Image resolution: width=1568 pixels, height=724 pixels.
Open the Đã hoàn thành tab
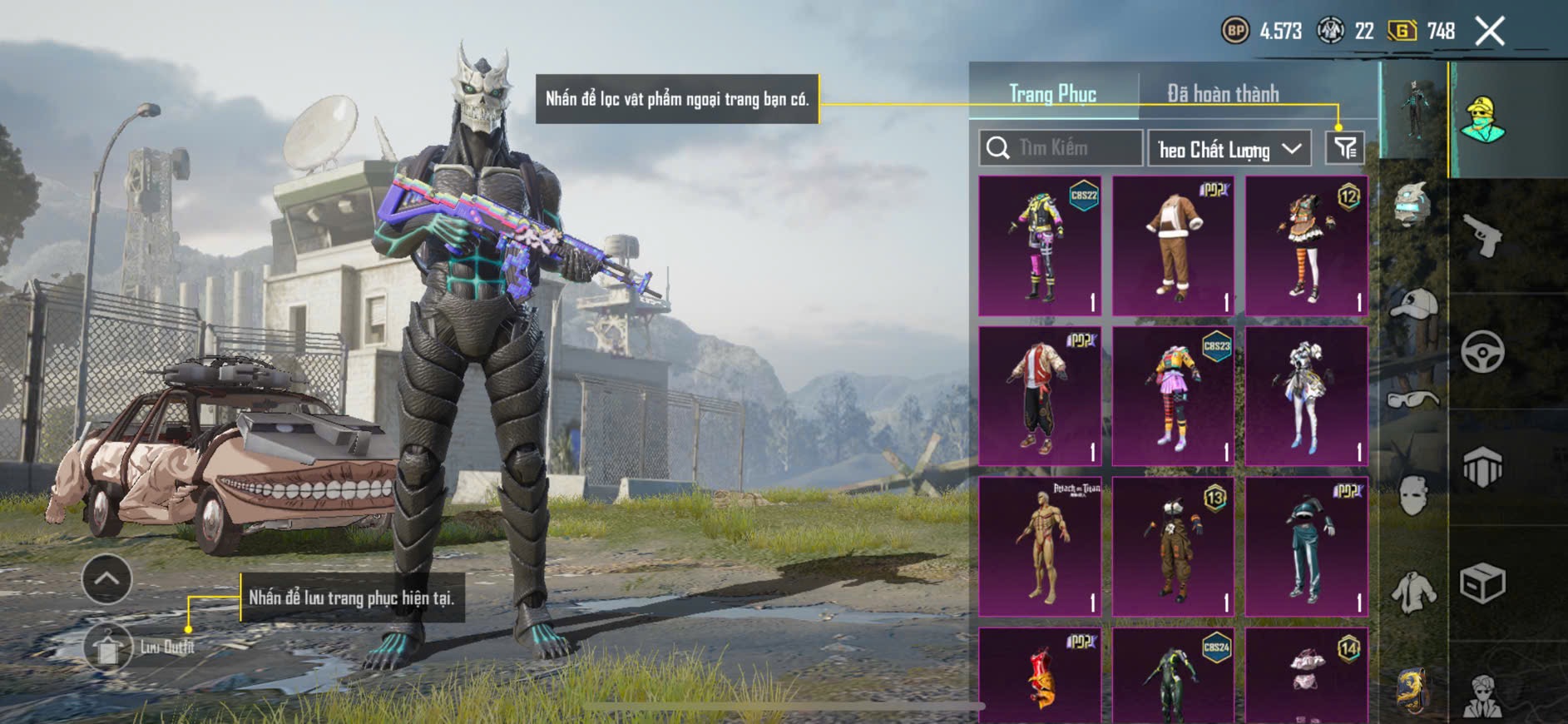coord(1223,94)
